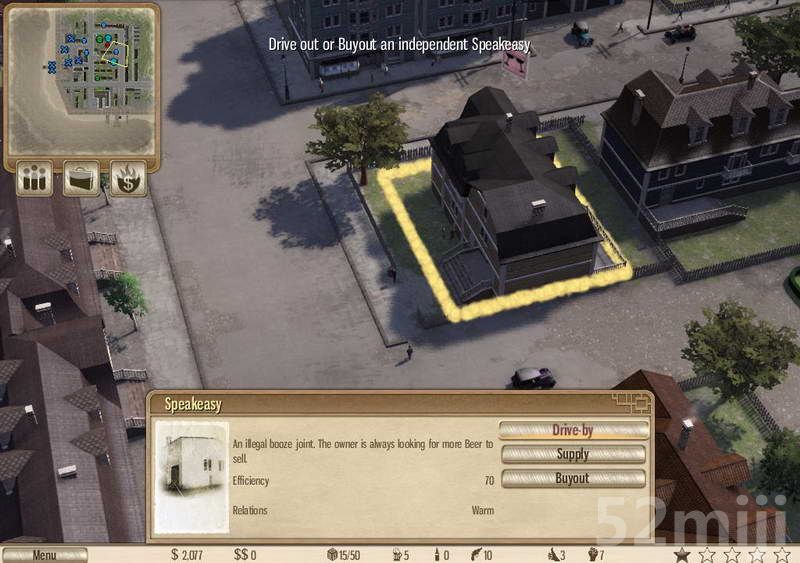The image size is (800, 563).
Task: Order a Drive-by on the Speakeasy
Action: 573,430
